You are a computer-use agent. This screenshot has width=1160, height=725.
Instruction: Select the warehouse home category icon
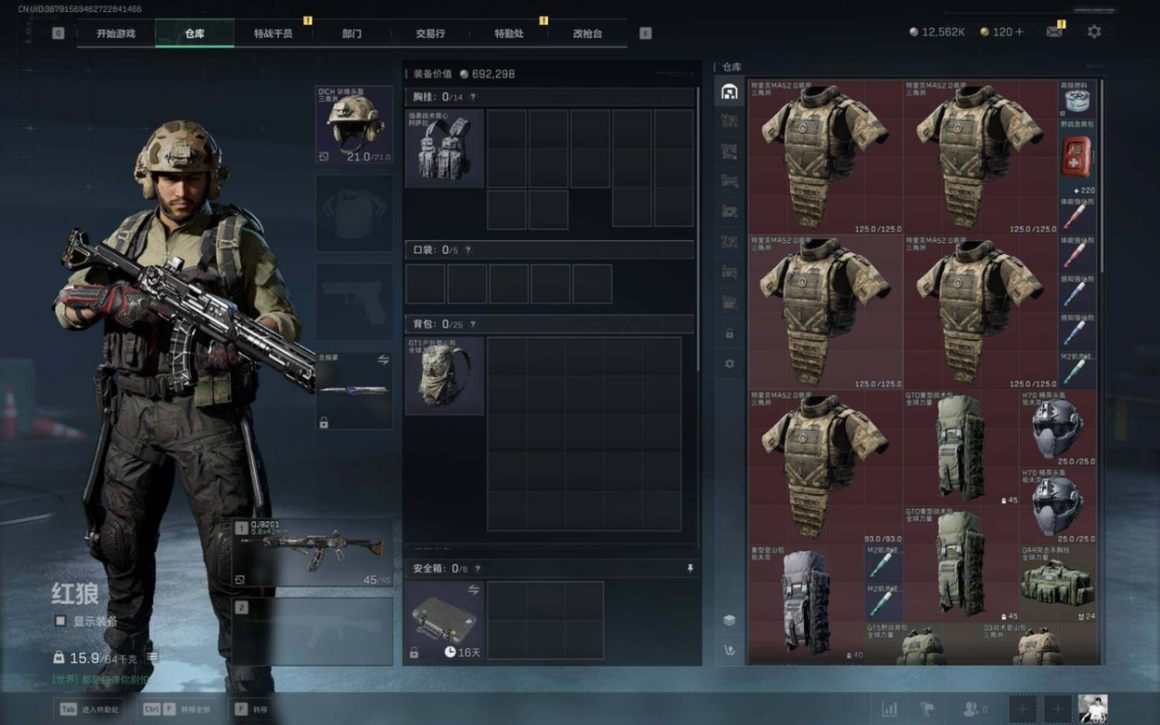[729, 92]
